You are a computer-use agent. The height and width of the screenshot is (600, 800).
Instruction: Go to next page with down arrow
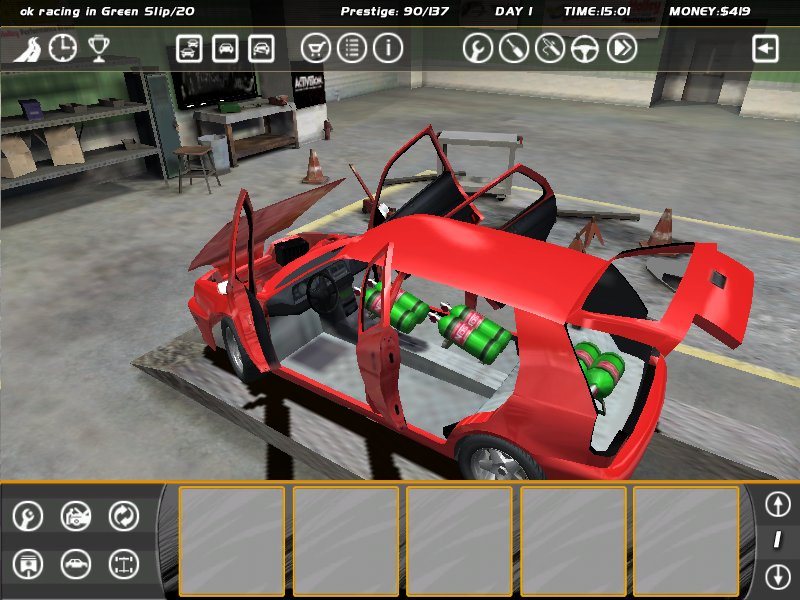point(777,576)
